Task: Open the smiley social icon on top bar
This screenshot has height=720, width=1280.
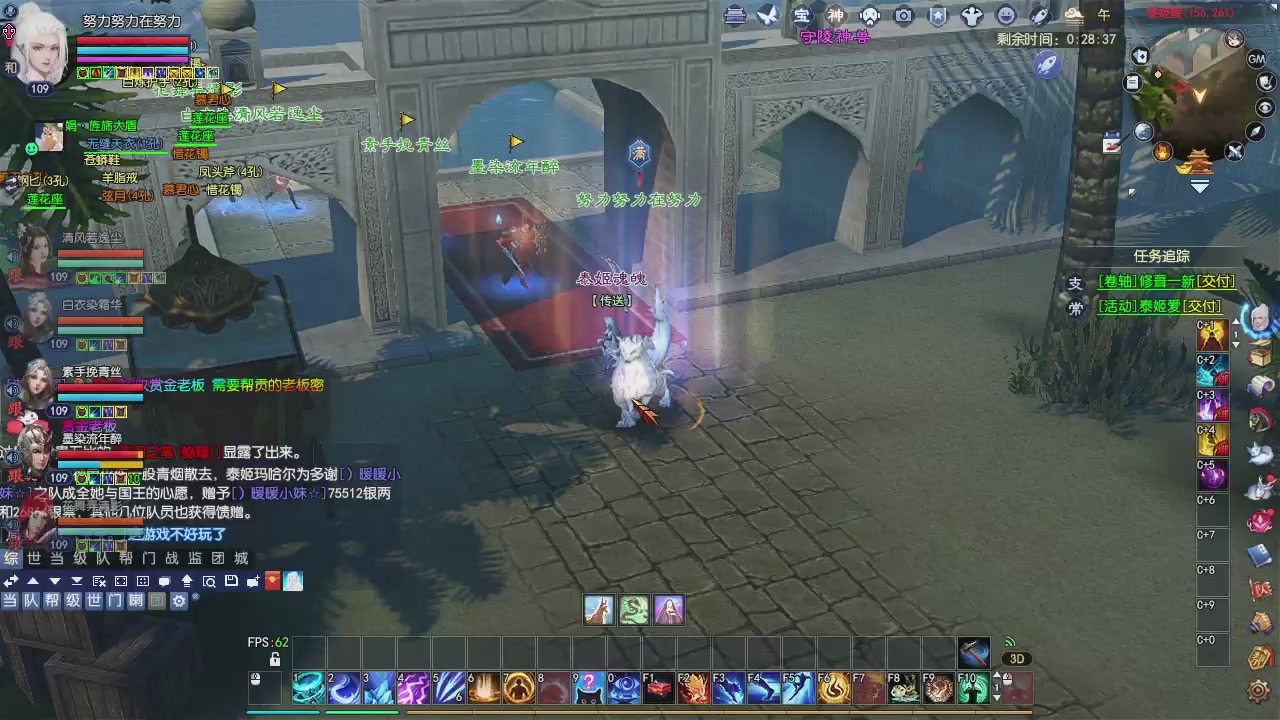Action: (1009, 15)
